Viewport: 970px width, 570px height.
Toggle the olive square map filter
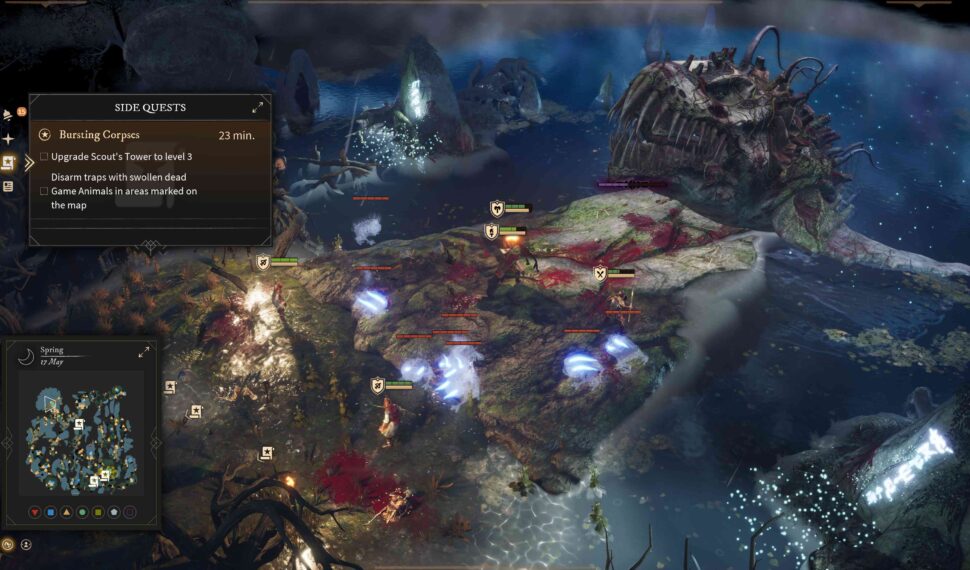pos(98,512)
